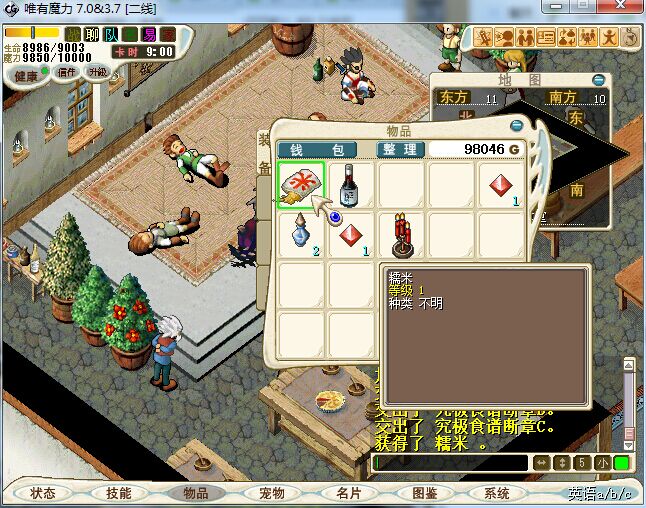Close the 物品 inventory window
The width and height of the screenshot is (646, 508).
tap(517, 126)
